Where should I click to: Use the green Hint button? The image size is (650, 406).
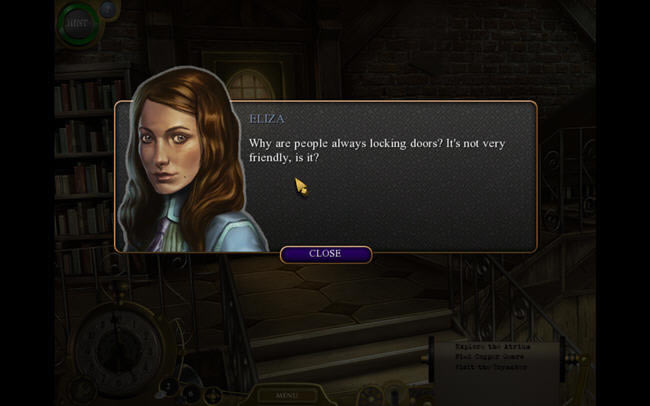pos(79,22)
